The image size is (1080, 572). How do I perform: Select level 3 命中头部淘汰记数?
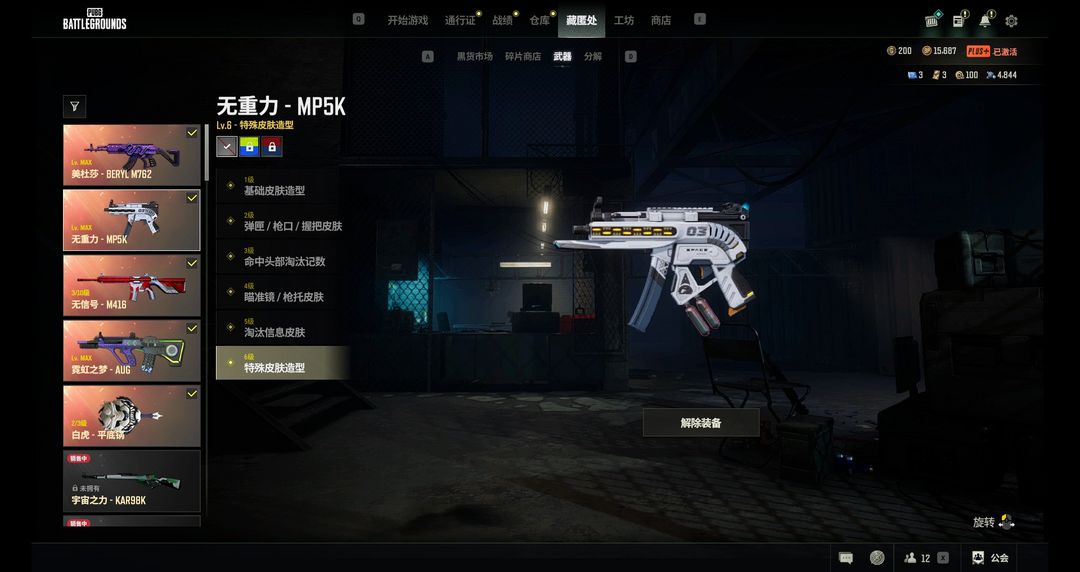[x=284, y=258]
